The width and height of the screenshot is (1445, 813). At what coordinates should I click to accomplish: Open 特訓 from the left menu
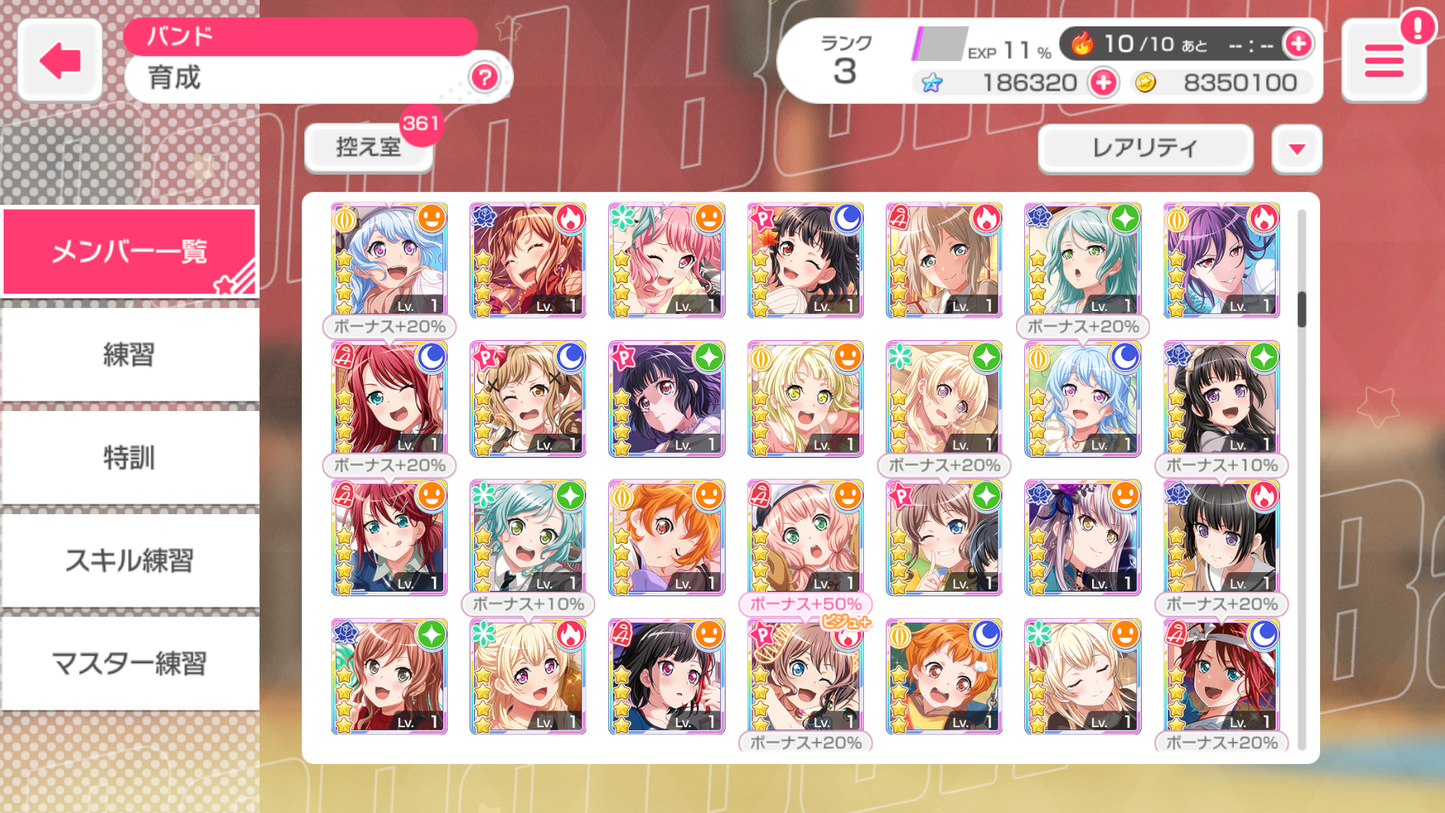pyautogui.click(x=130, y=458)
